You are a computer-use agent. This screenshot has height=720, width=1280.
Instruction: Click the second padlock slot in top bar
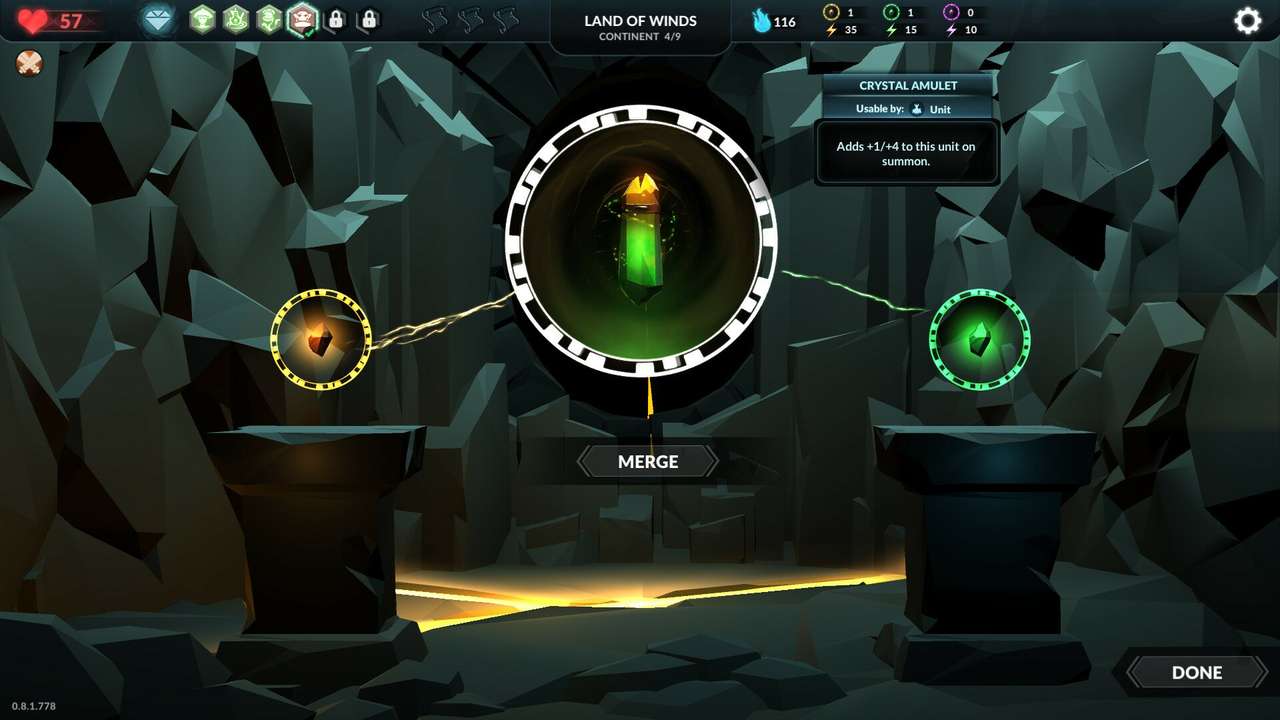[369, 19]
